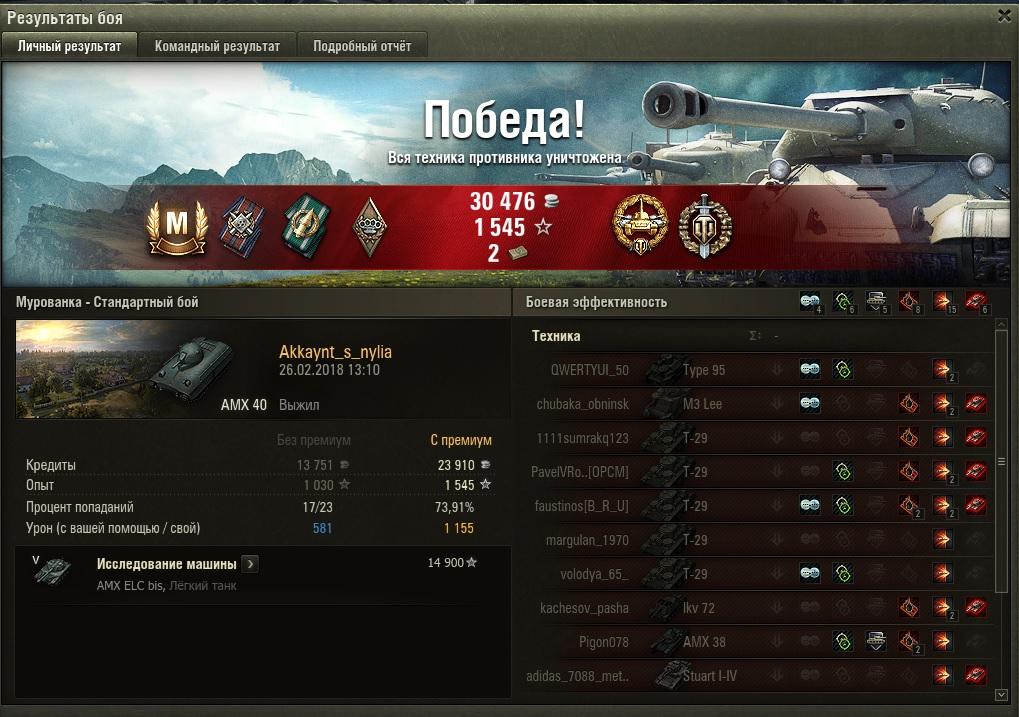Close the battle results window
Image resolution: width=1019 pixels, height=717 pixels.
(x=1004, y=16)
